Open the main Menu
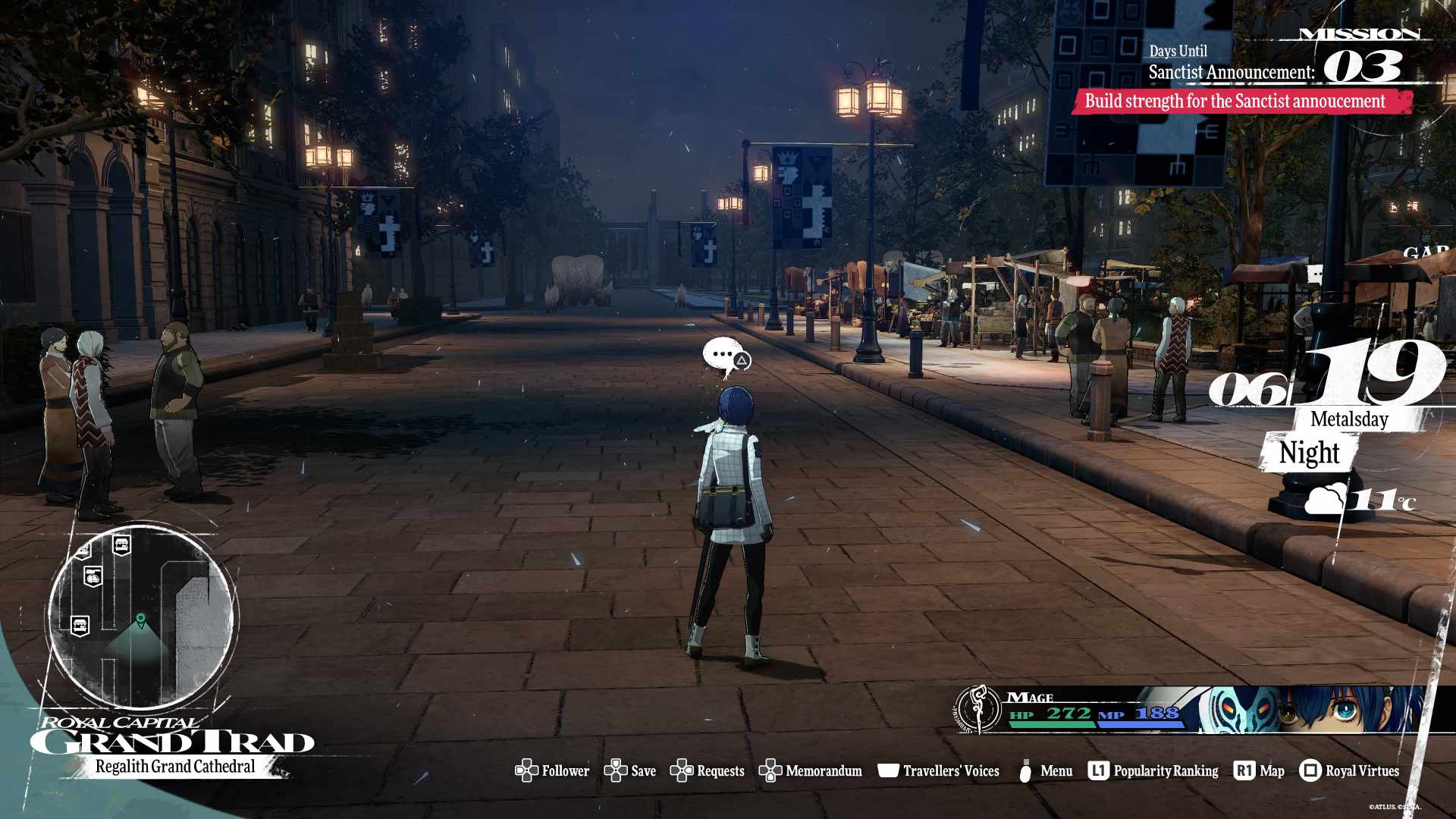 click(1046, 770)
